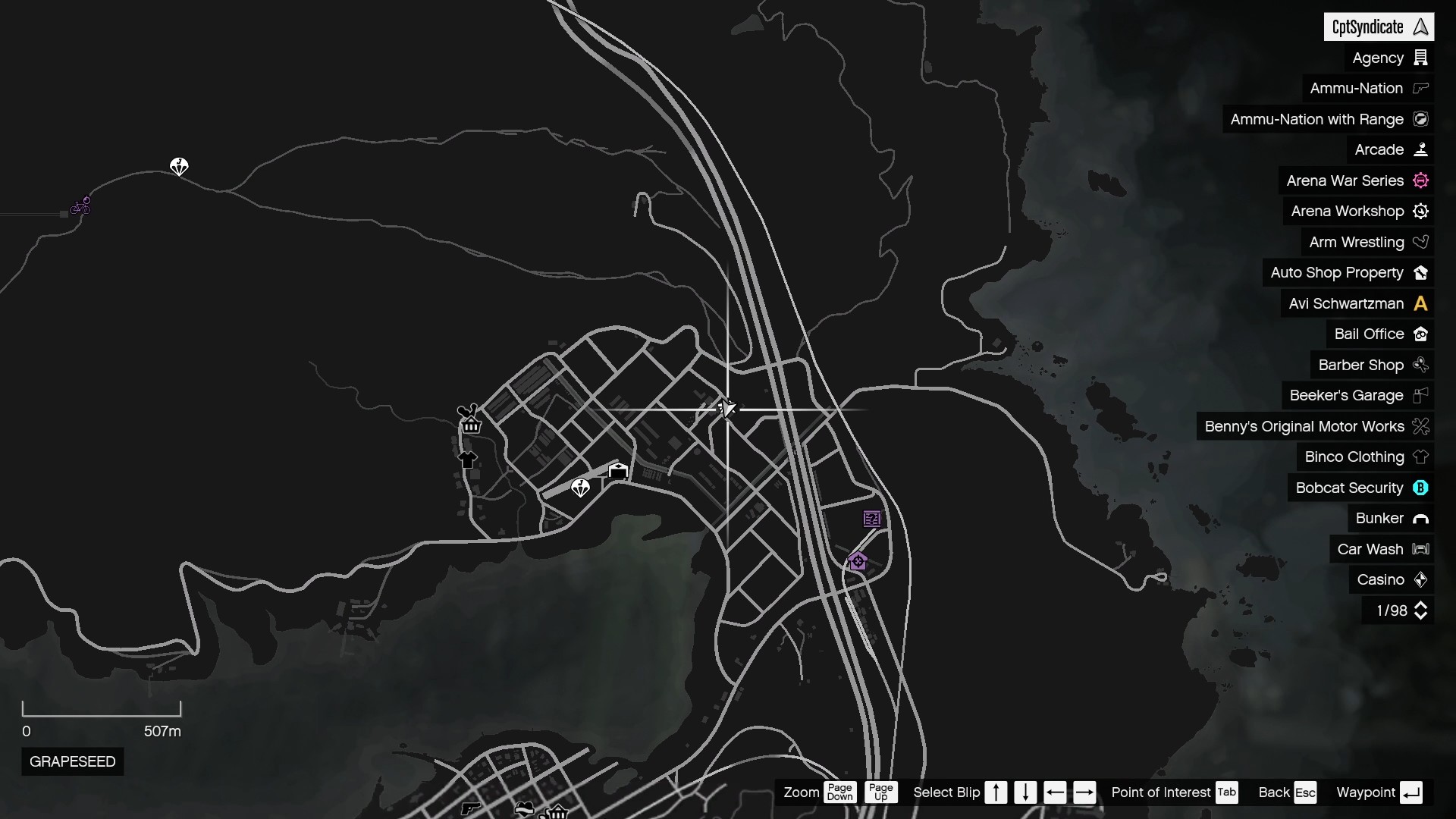Select the Bunker icon in the legend

click(x=1422, y=519)
